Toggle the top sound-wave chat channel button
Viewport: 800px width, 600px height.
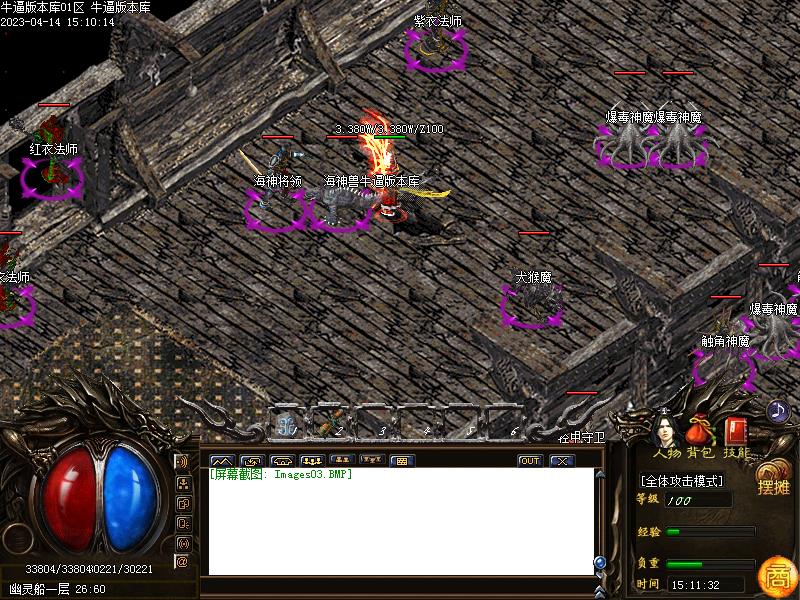tap(183, 462)
